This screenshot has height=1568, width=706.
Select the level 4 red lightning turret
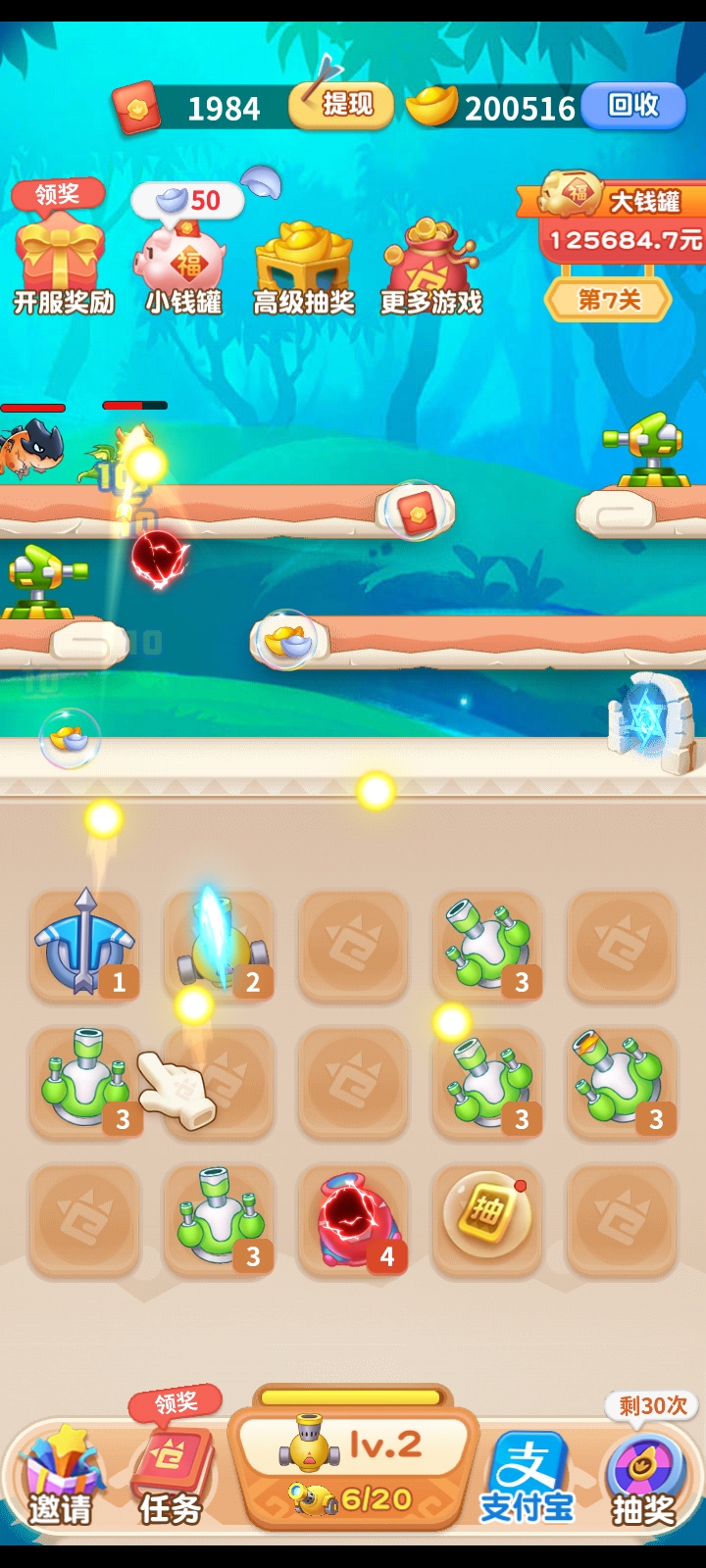[353, 1220]
